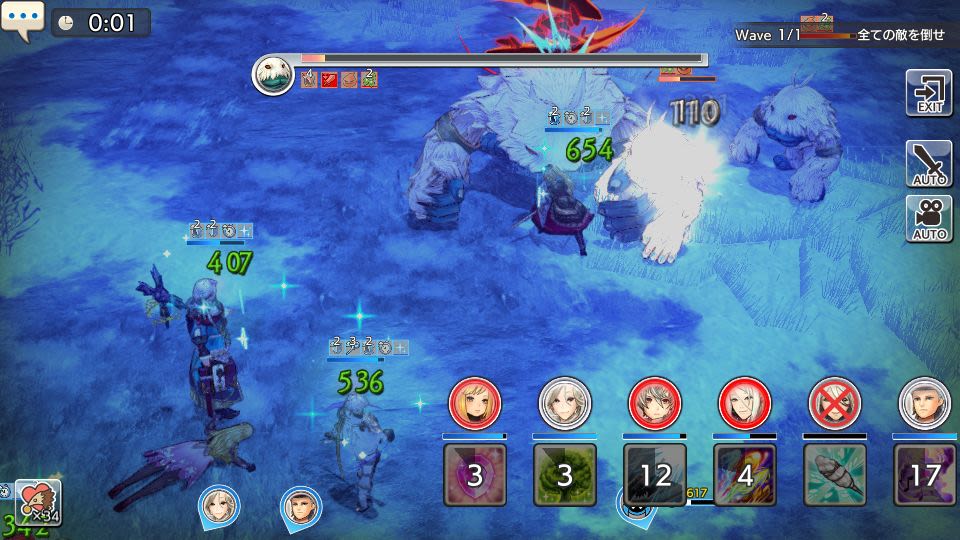
Task: Use the dark skill showing cooldown 12
Action: 654,474
